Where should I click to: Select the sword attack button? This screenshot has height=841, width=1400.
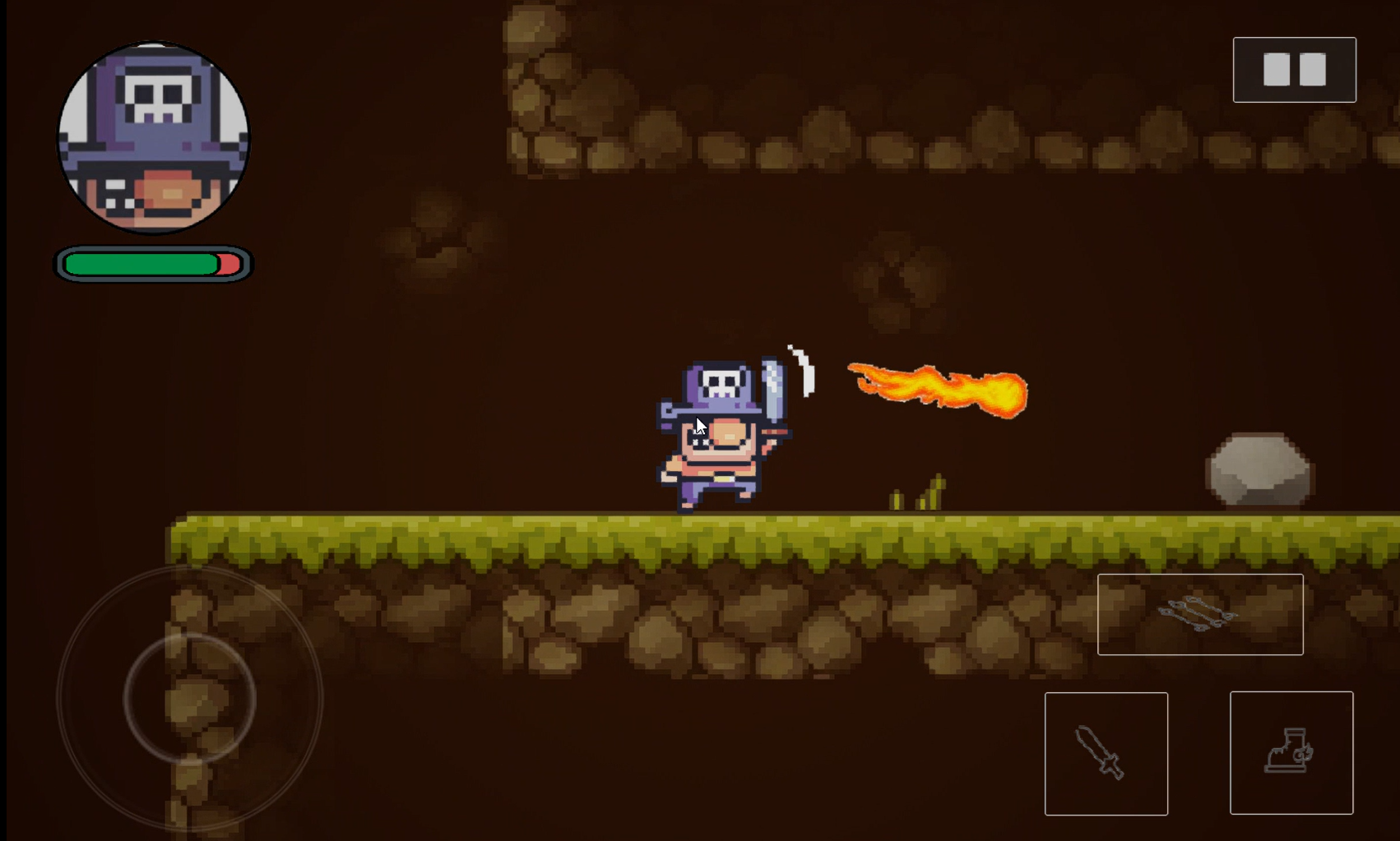point(1106,752)
